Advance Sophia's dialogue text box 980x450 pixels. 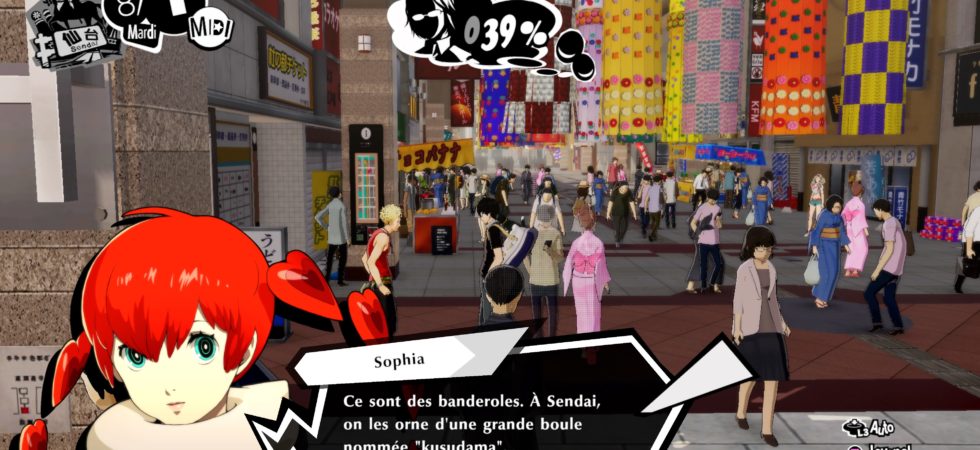click(480, 415)
